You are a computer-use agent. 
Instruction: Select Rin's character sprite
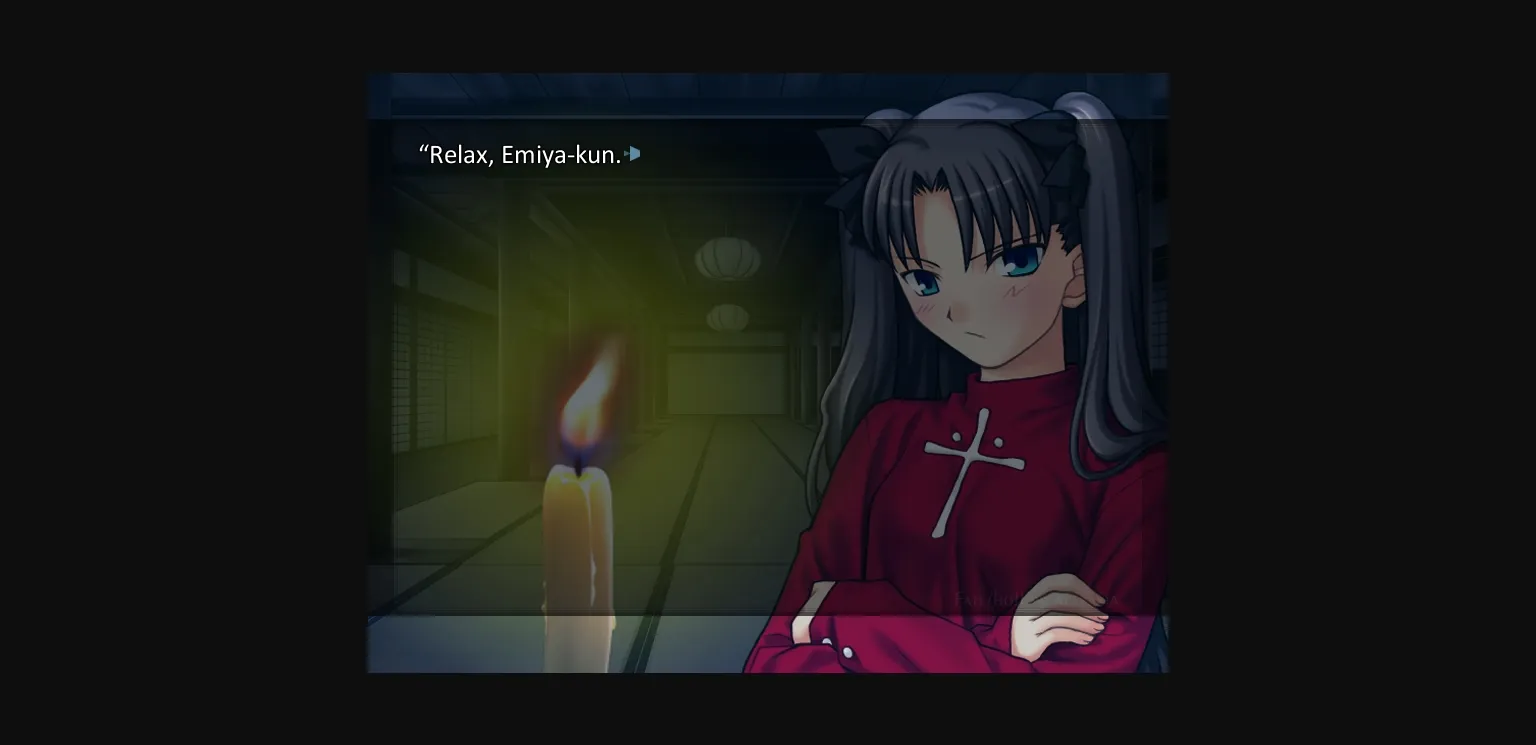point(970,400)
